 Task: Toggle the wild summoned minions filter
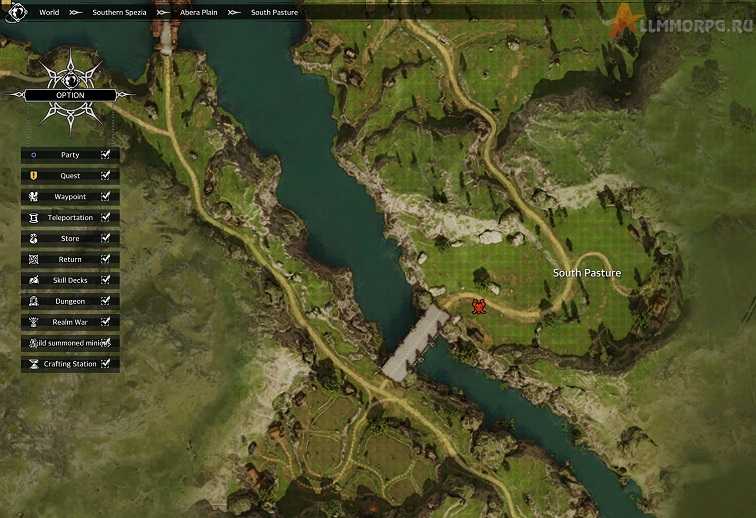point(105,343)
